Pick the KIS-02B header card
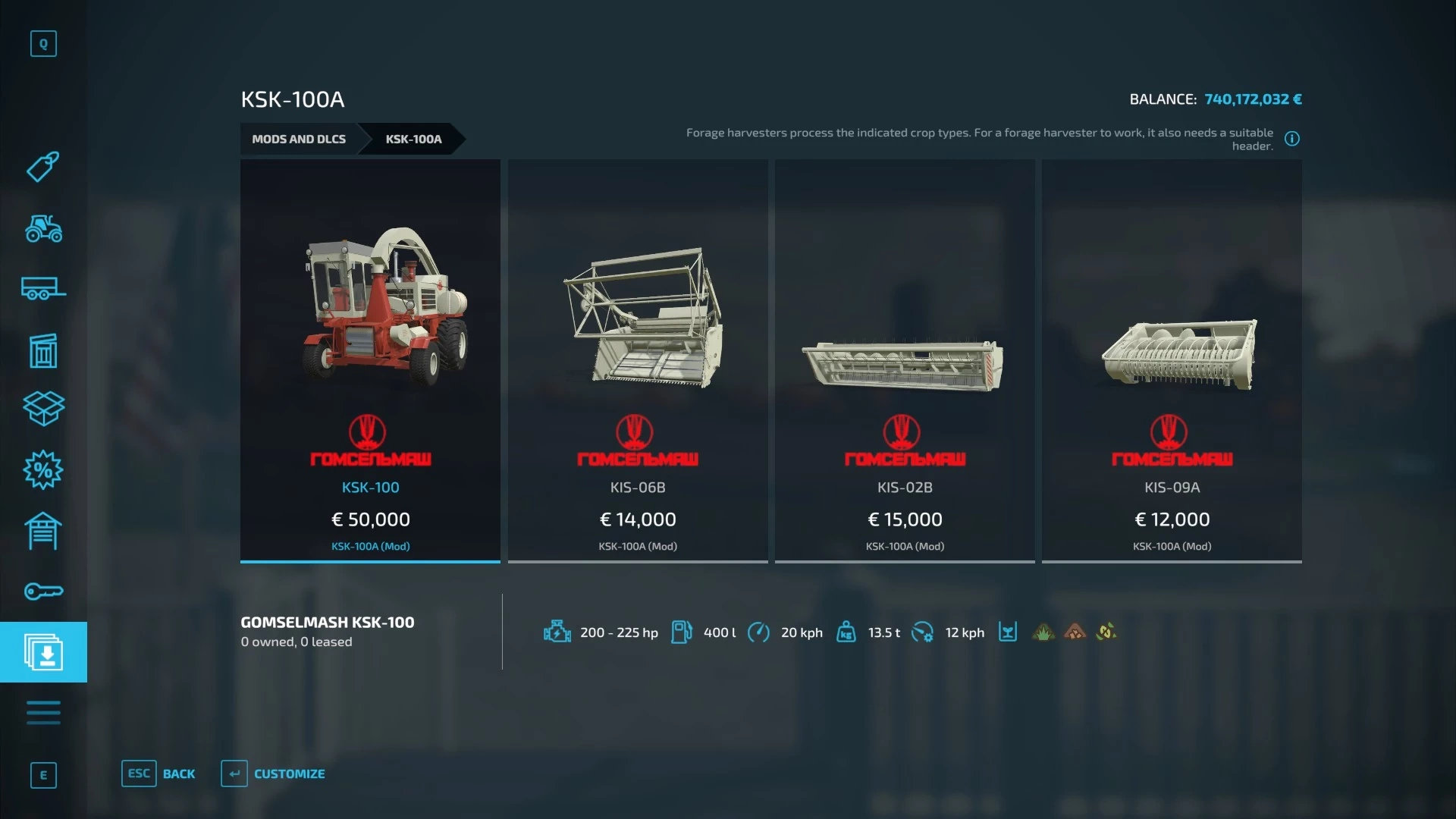The image size is (1456, 819). pos(905,360)
